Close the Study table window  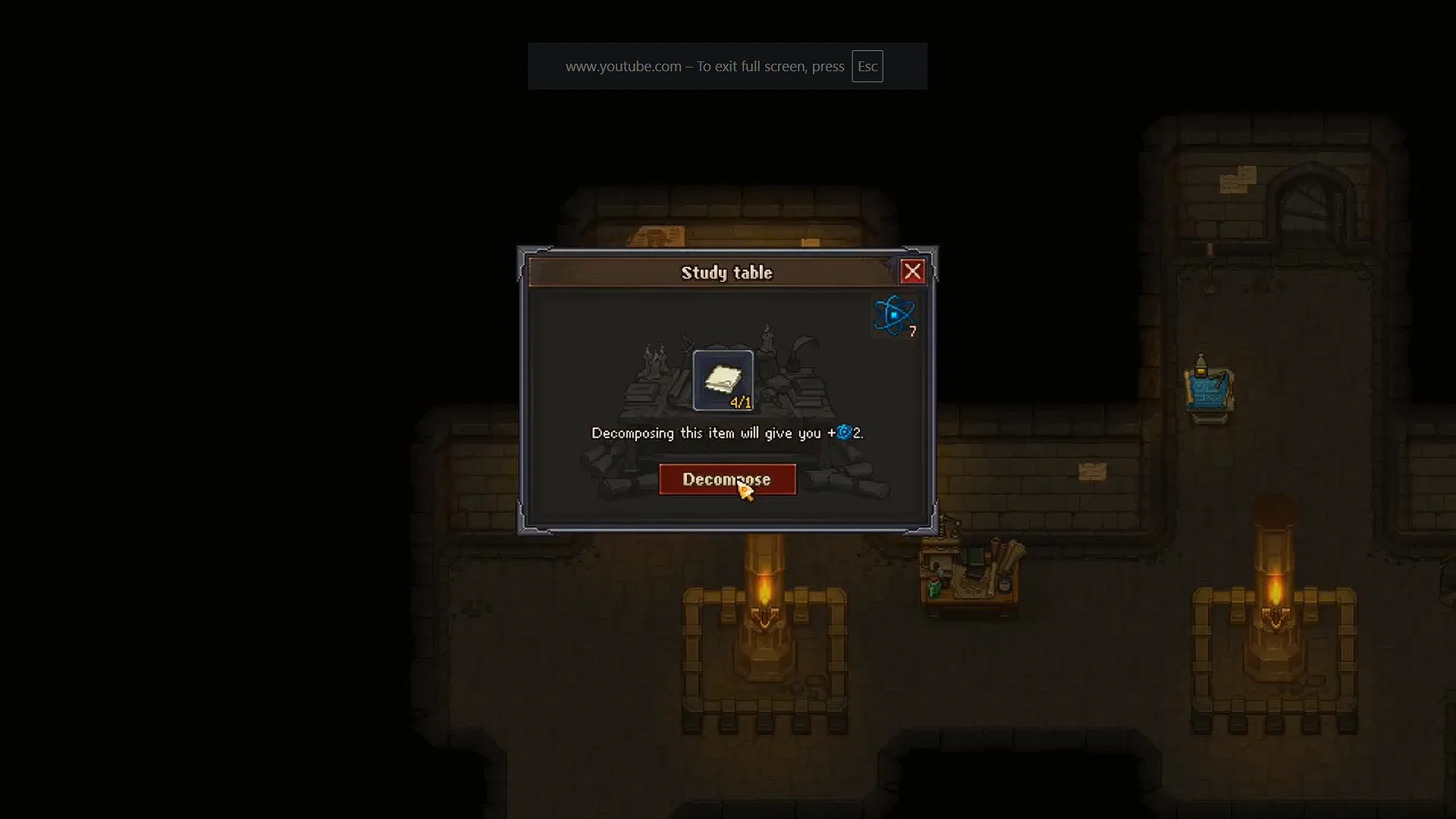[913, 271]
